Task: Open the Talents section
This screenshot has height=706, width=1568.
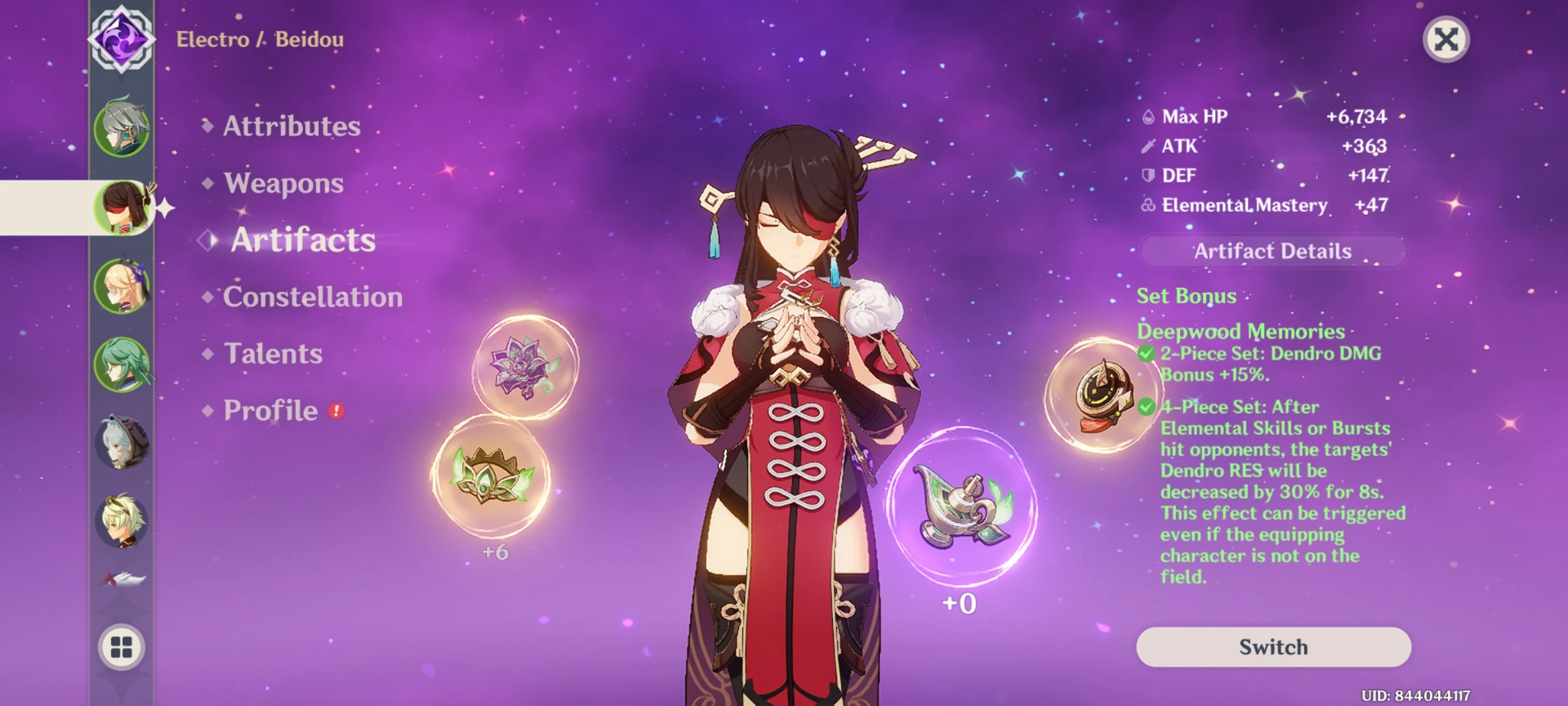Action: (272, 353)
